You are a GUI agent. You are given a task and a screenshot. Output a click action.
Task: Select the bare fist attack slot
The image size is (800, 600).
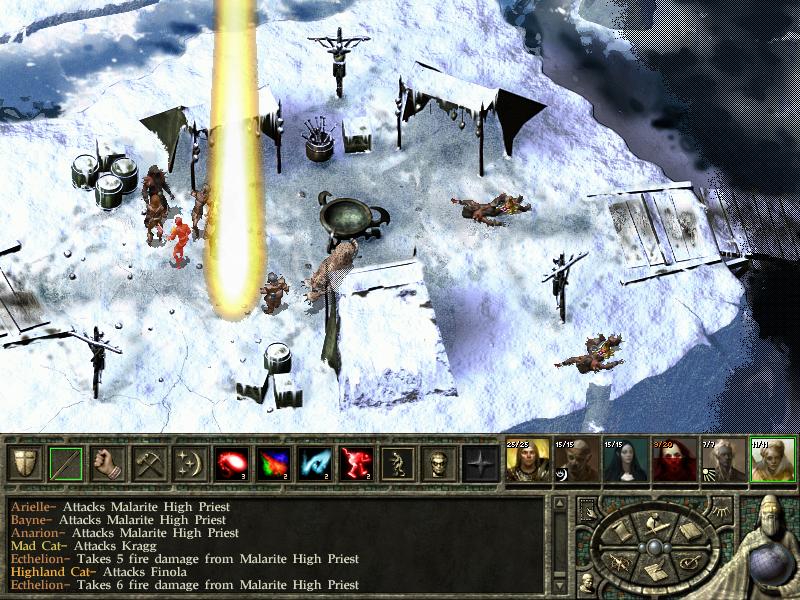click(108, 464)
